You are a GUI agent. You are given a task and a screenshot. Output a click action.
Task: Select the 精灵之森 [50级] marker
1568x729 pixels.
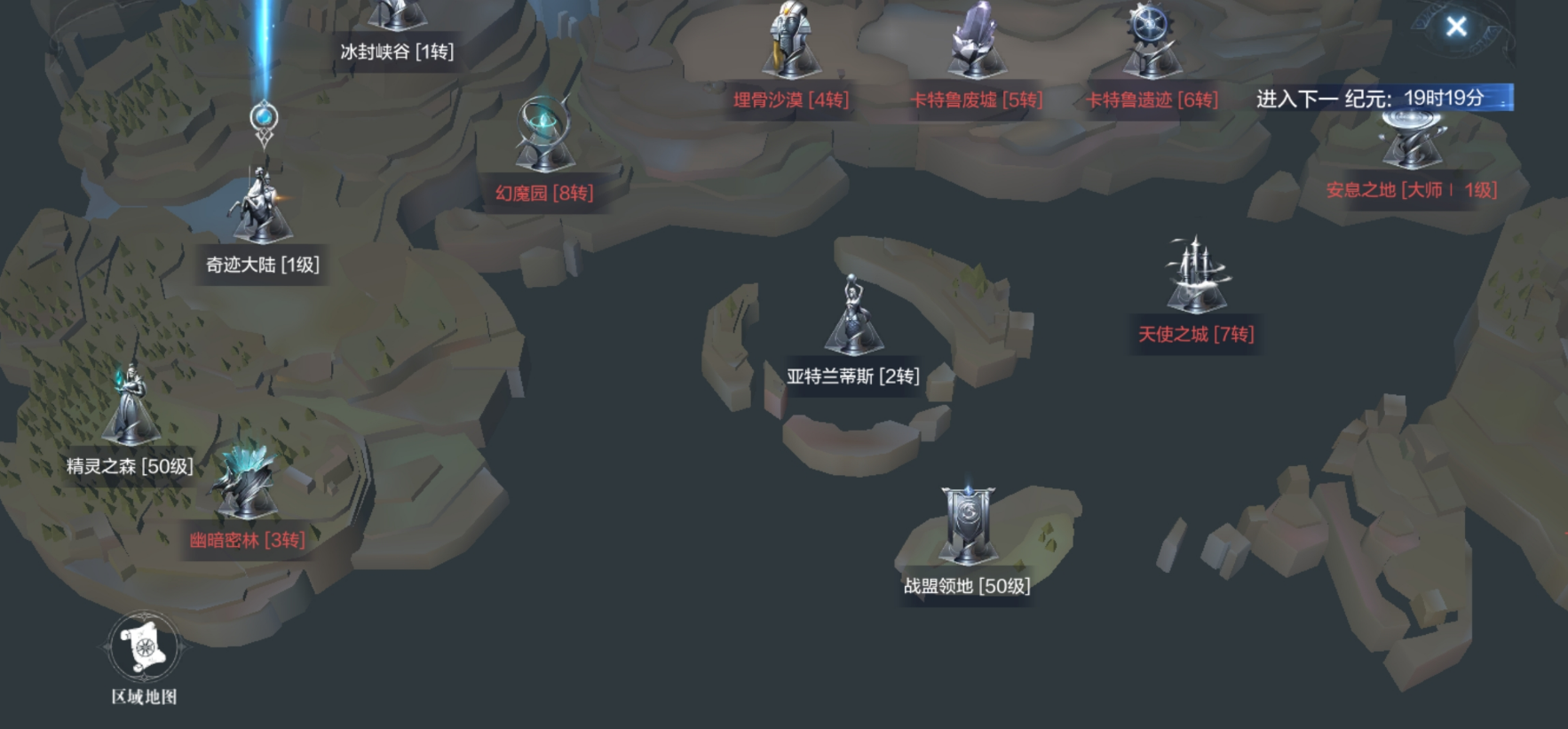[131, 408]
